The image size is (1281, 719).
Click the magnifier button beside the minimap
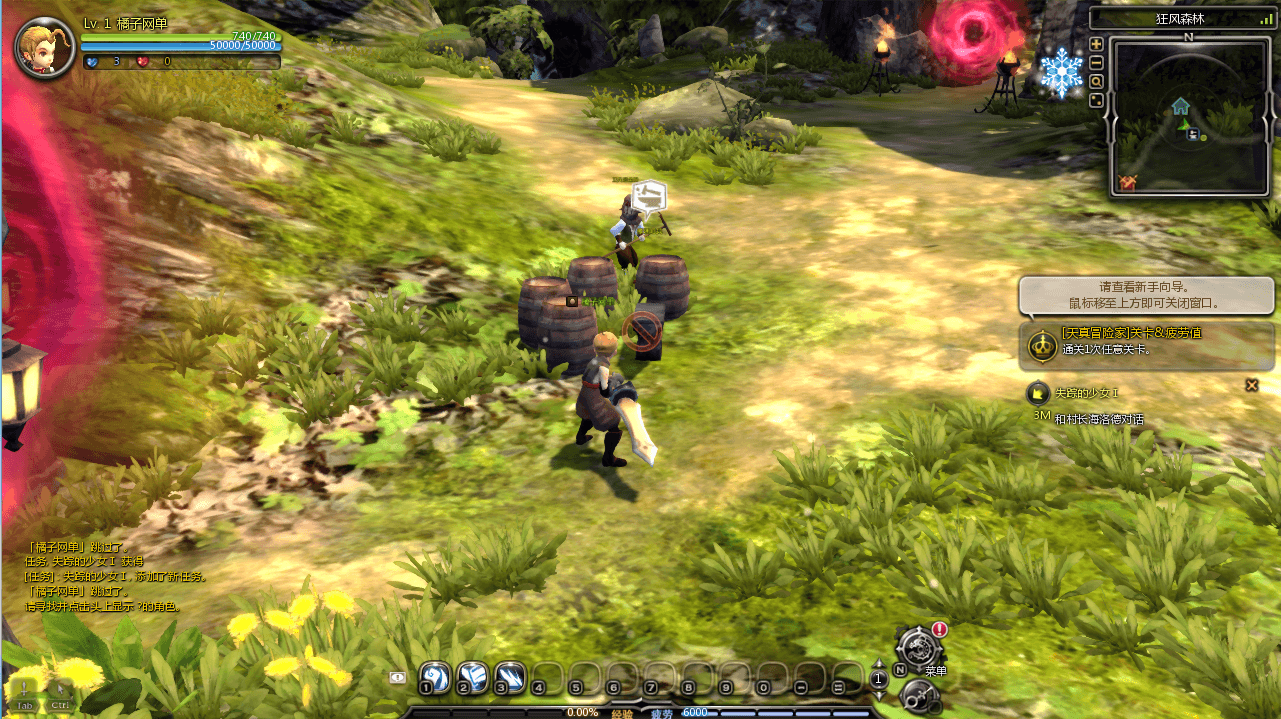(1096, 81)
